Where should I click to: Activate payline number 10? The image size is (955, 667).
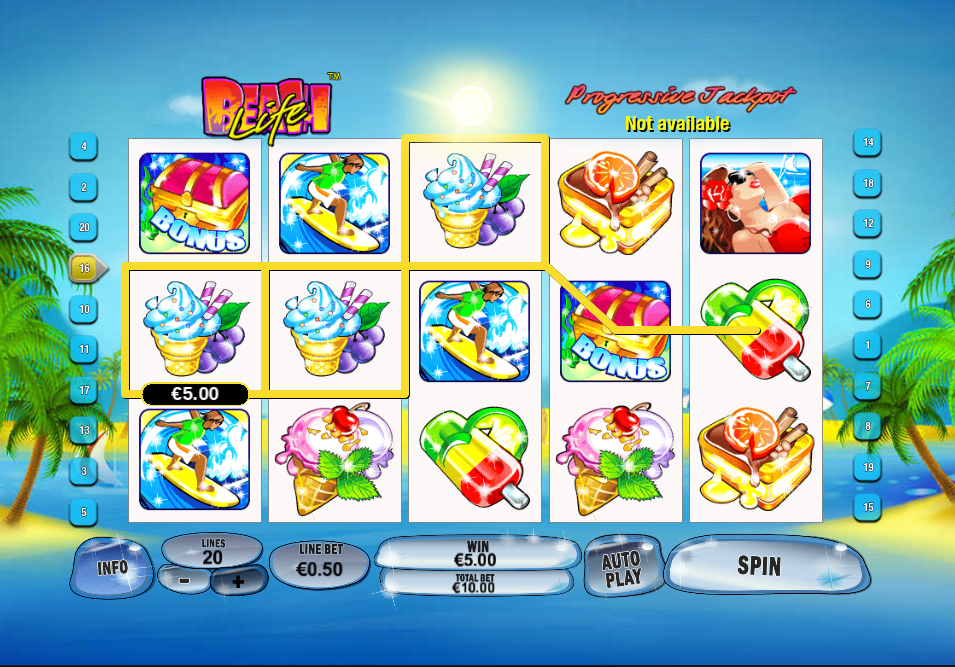[x=83, y=309]
